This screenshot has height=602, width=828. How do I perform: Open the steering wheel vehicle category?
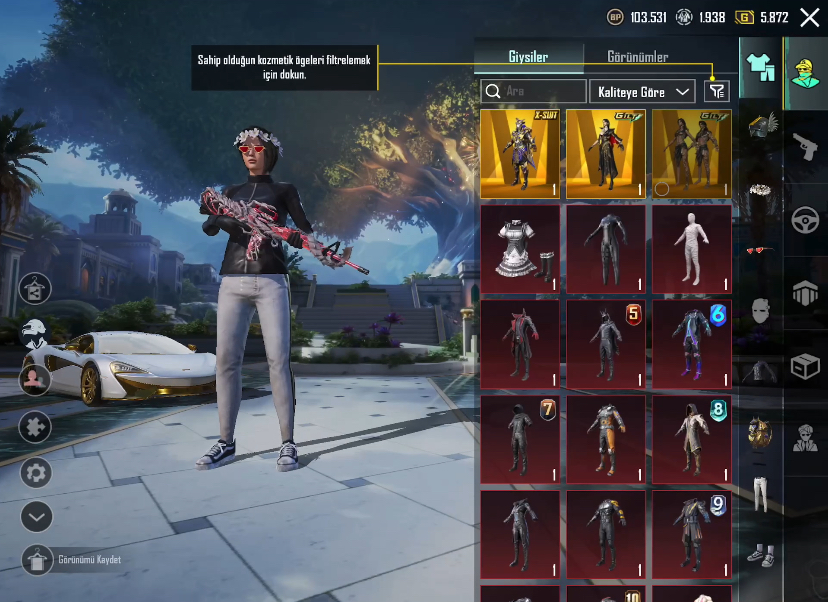click(805, 221)
